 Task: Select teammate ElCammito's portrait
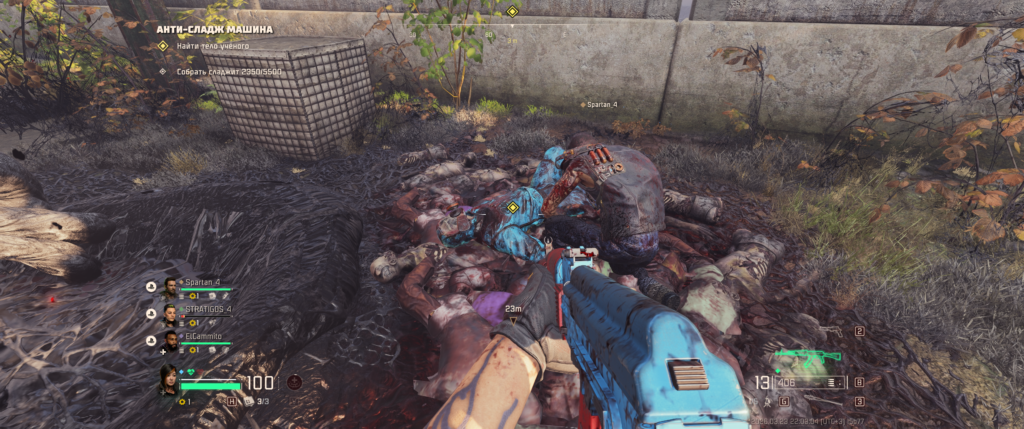click(x=170, y=341)
